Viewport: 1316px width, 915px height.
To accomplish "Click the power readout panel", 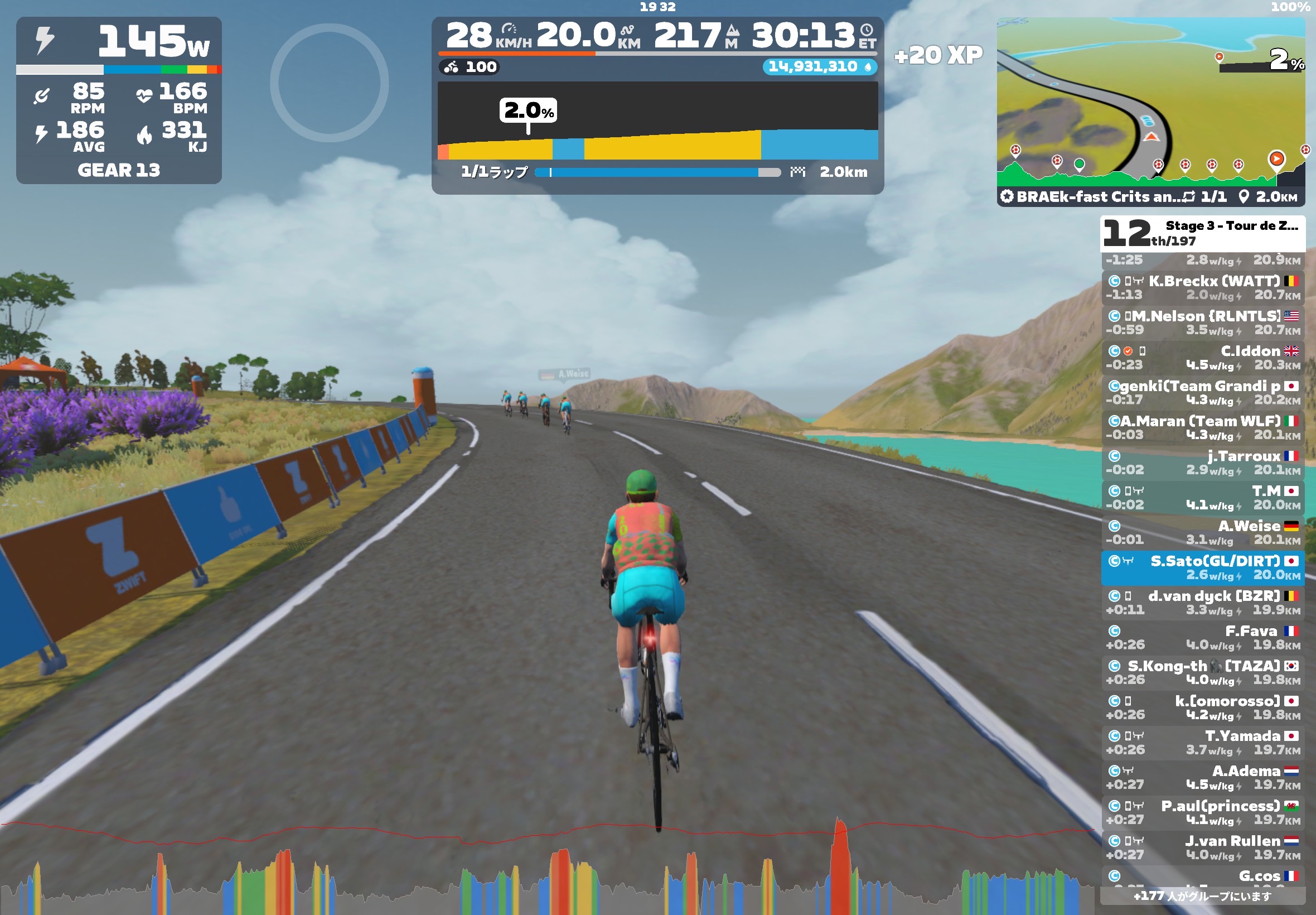I will click(119, 41).
